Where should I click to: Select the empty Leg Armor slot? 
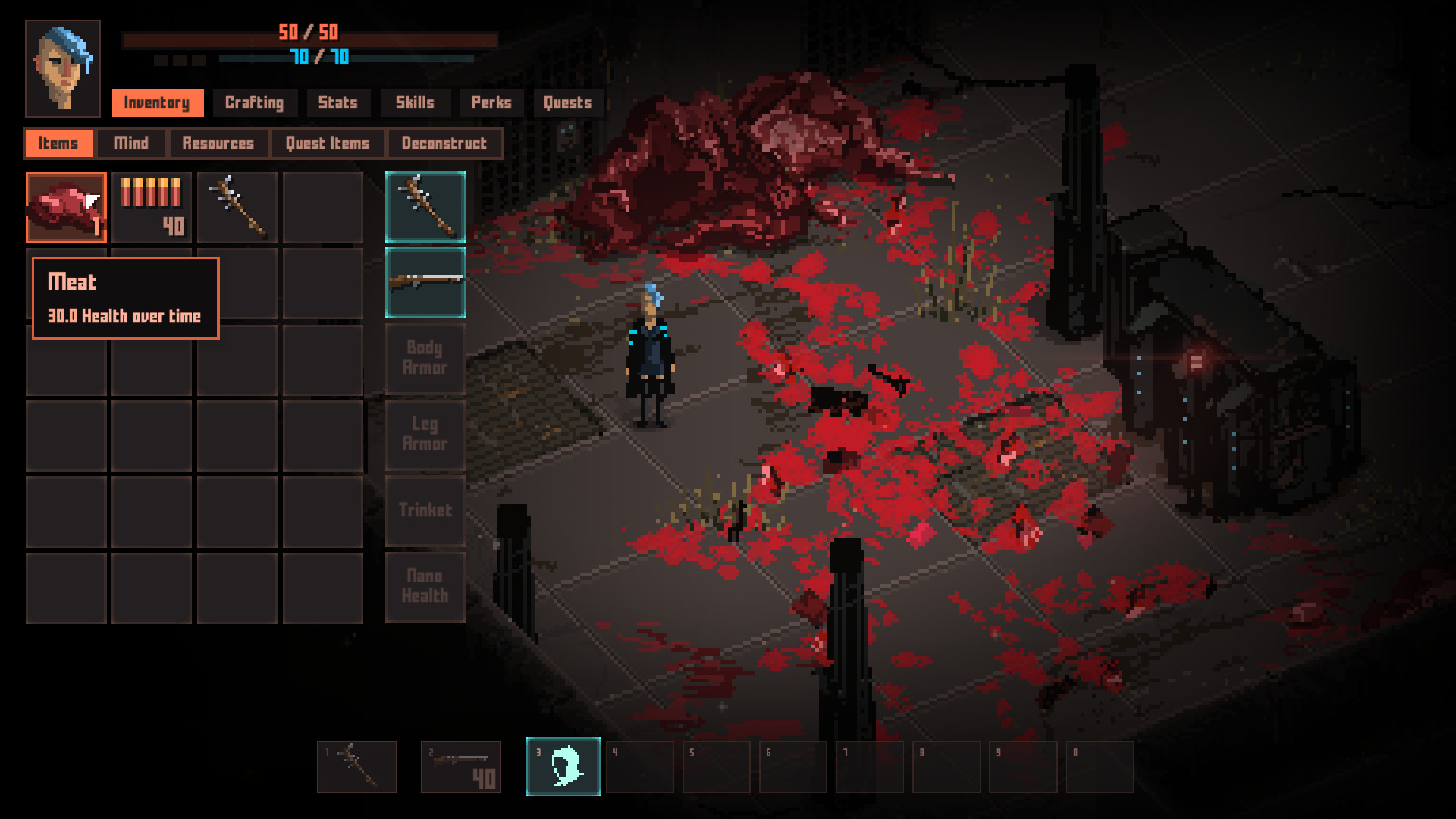[425, 435]
